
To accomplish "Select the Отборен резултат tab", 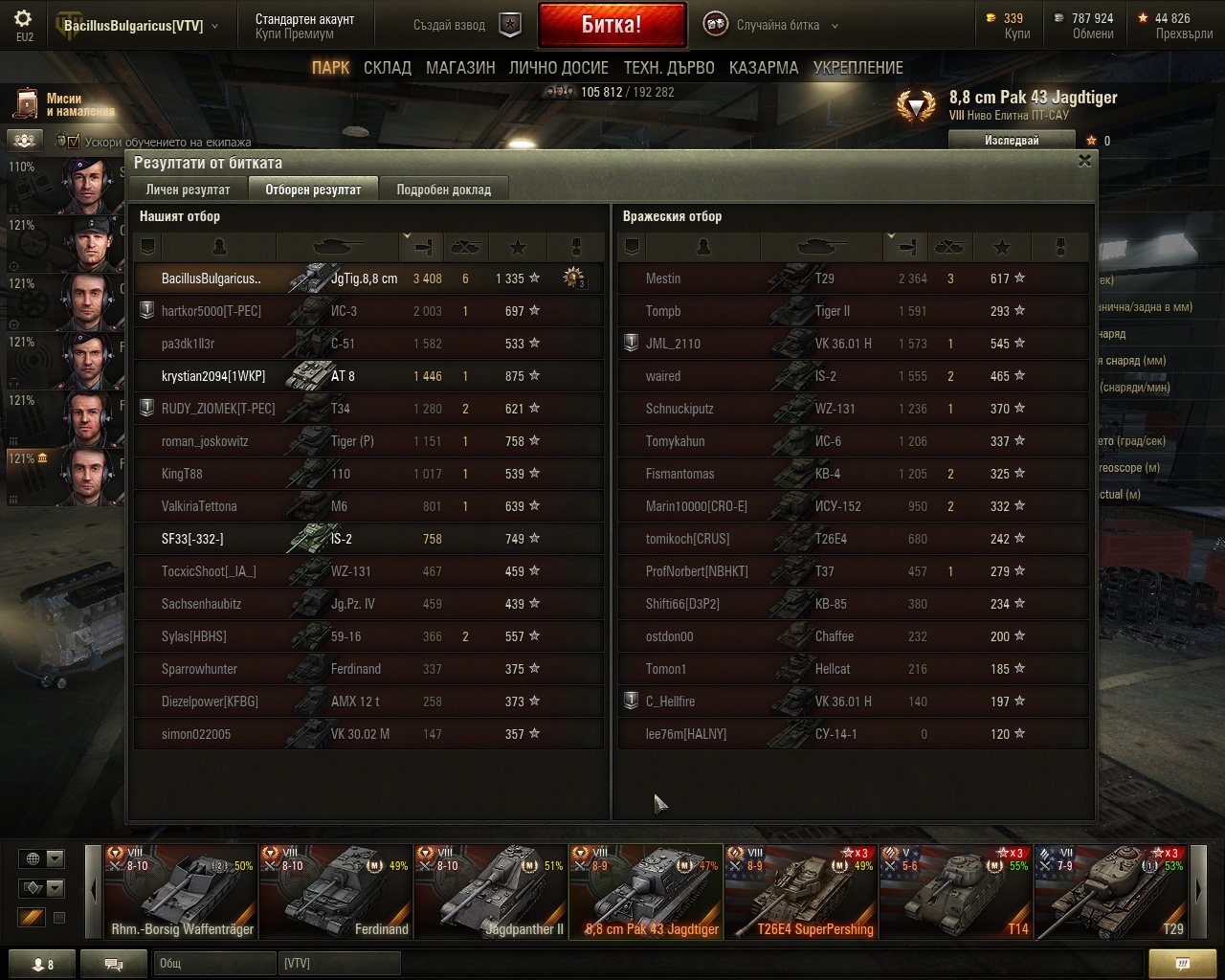I will pyautogui.click(x=313, y=189).
